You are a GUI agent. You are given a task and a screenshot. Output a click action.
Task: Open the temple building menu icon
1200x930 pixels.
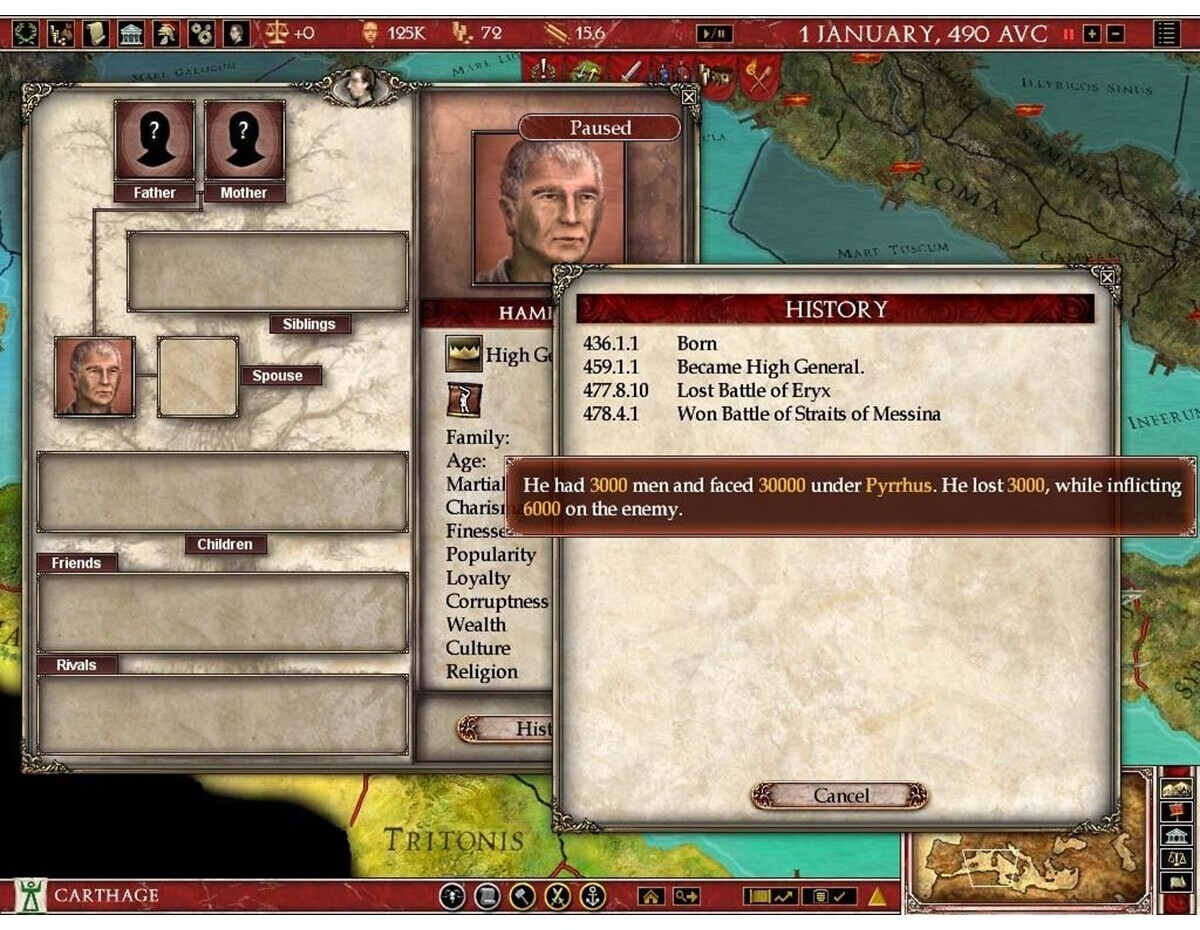pos(131,34)
